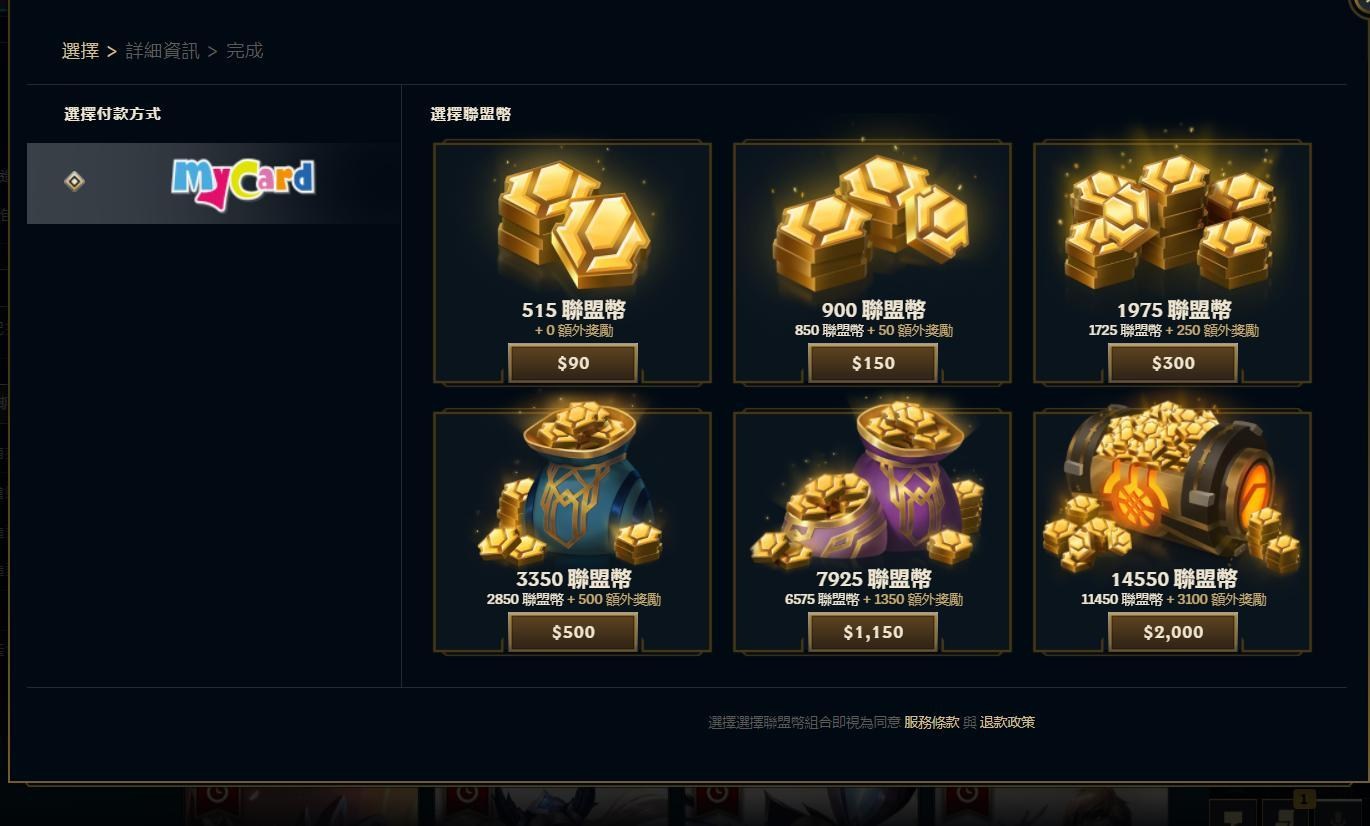The height and width of the screenshot is (826, 1370).
Task: Click the blue pouch for 3350 聯盟幣
Action: tap(572, 490)
